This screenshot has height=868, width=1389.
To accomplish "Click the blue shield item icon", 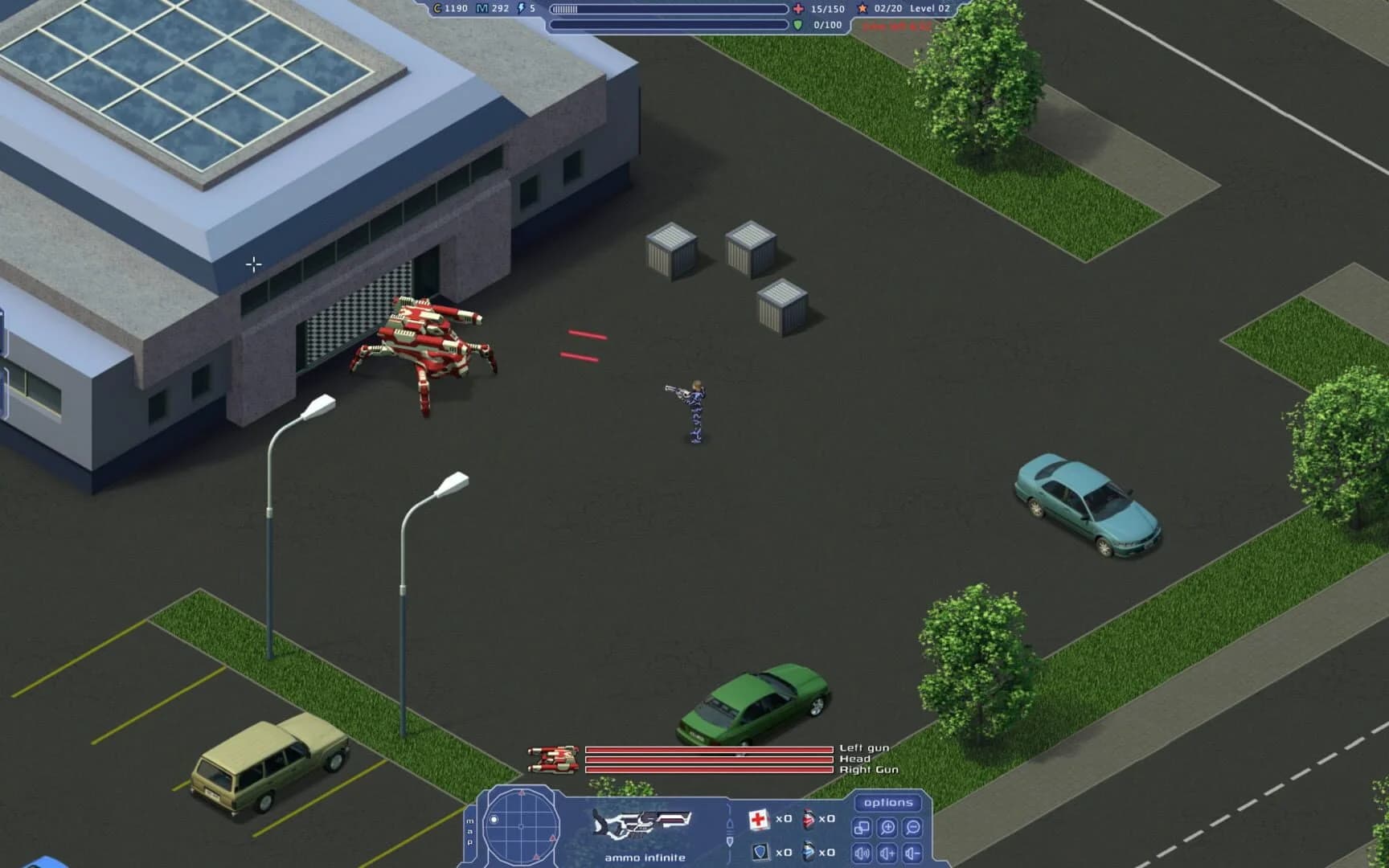I will [x=761, y=852].
